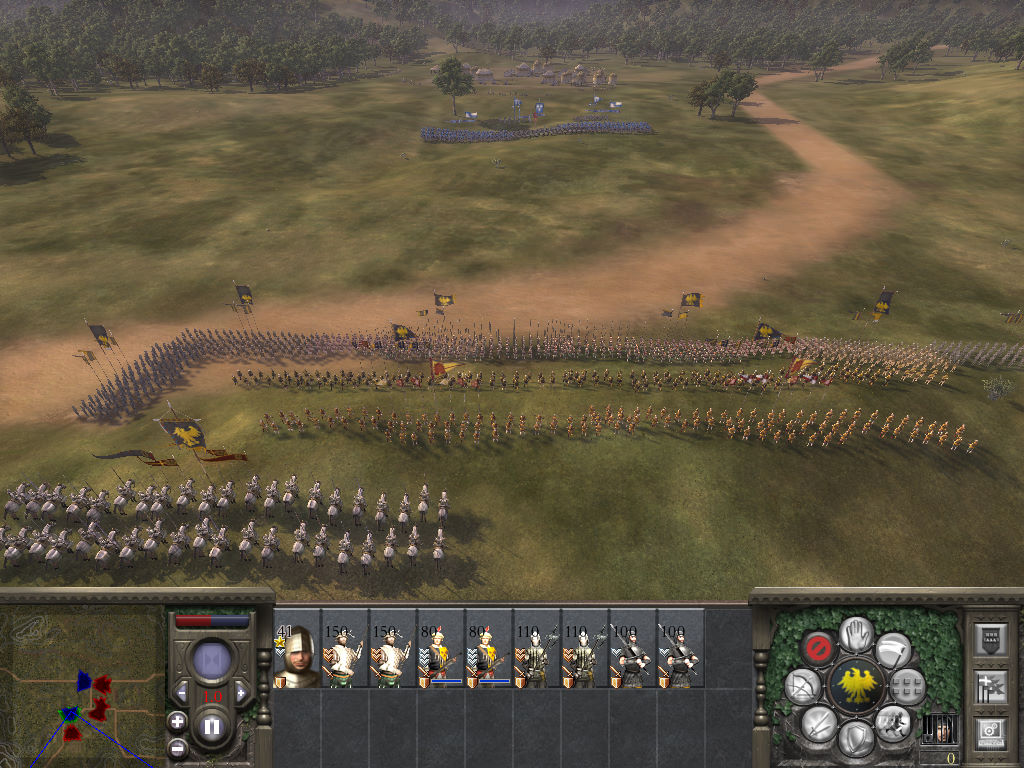1024x768 pixels.
Task: Increase battle speed with the plus arrow
Action: 240,692
